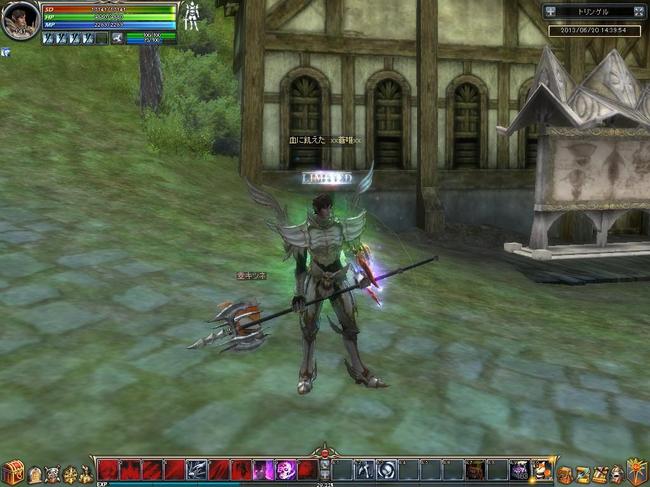The width and height of the screenshot is (650, 487).
Task: Click the white character silhouette icon
Action: pyautogui.click(x=191, y=17)
